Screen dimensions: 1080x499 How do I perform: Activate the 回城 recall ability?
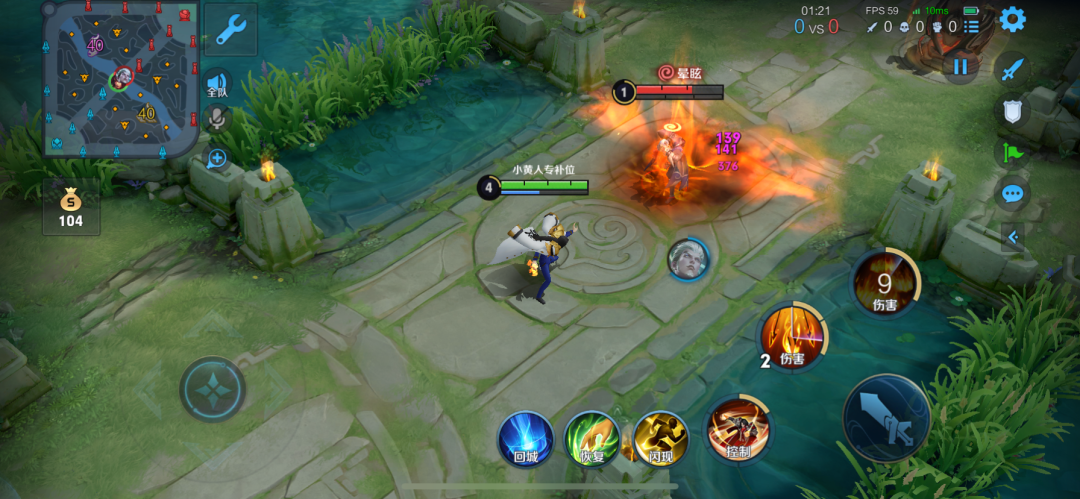pyautogui.click(x=526, y=440)
